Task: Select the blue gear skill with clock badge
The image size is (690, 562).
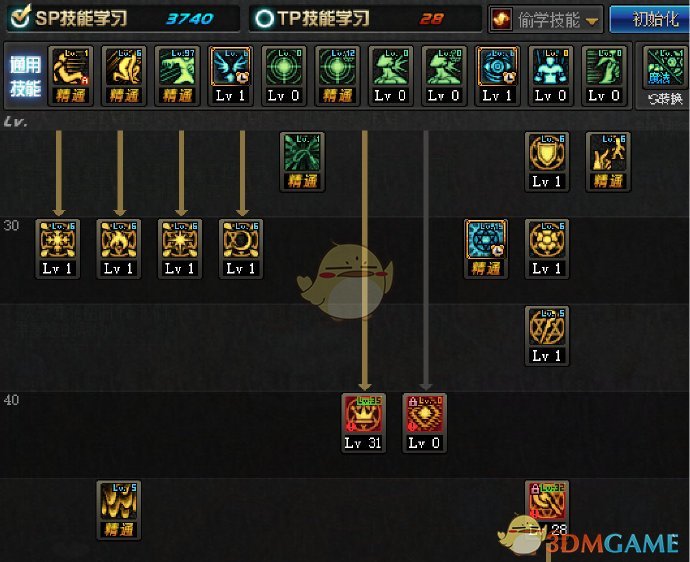Action: [486, 241]
